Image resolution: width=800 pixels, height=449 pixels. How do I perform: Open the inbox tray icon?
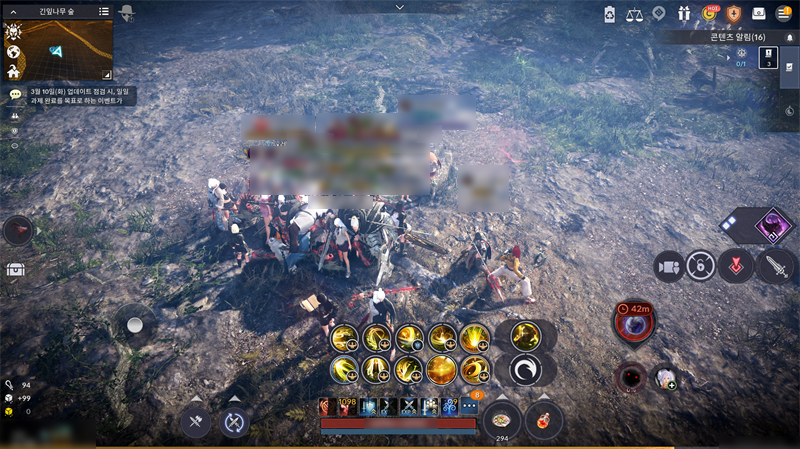[760, 13]
